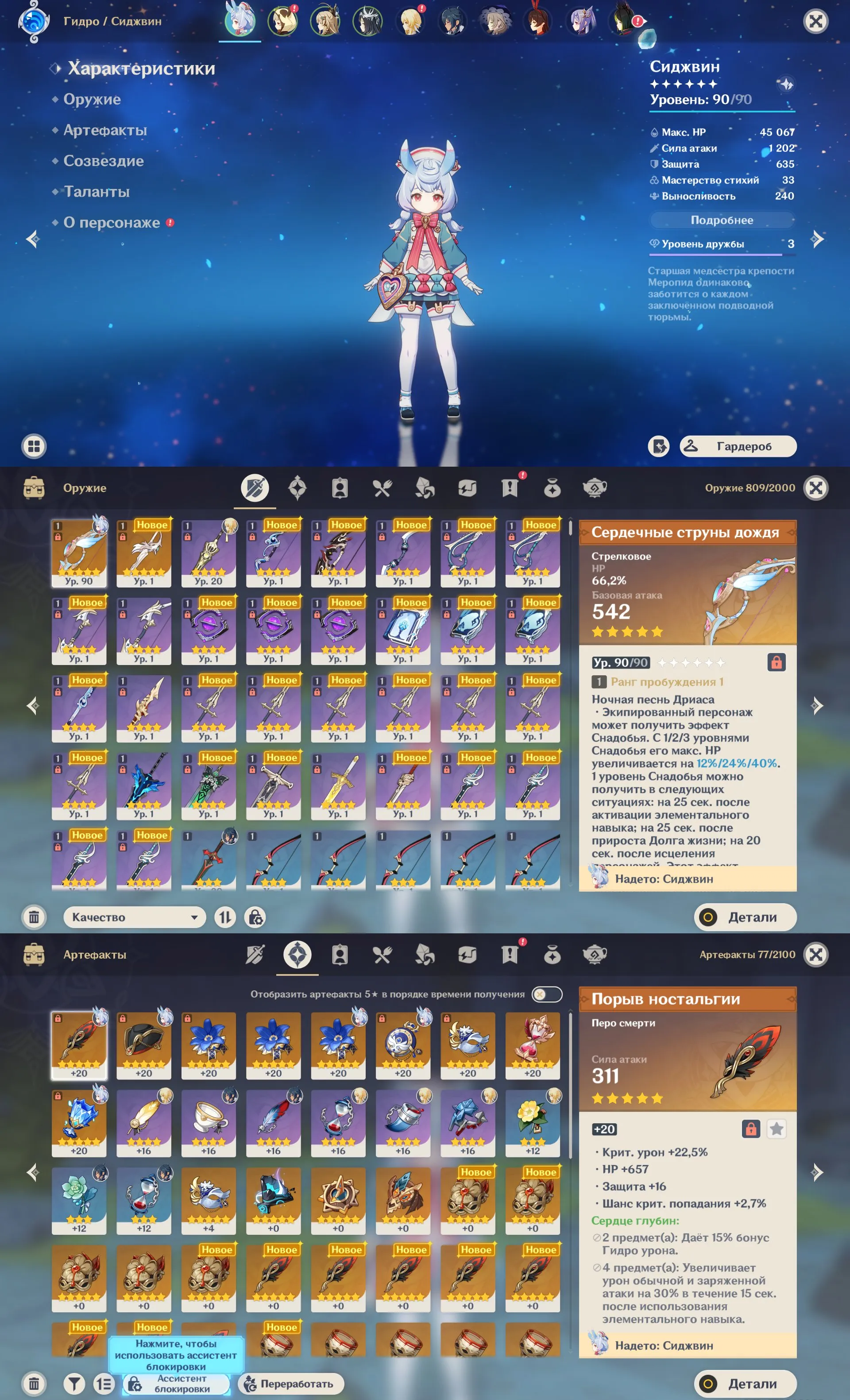Switch to the Таланты section
The image size is (850, 1400).
[x=99, y=191]
